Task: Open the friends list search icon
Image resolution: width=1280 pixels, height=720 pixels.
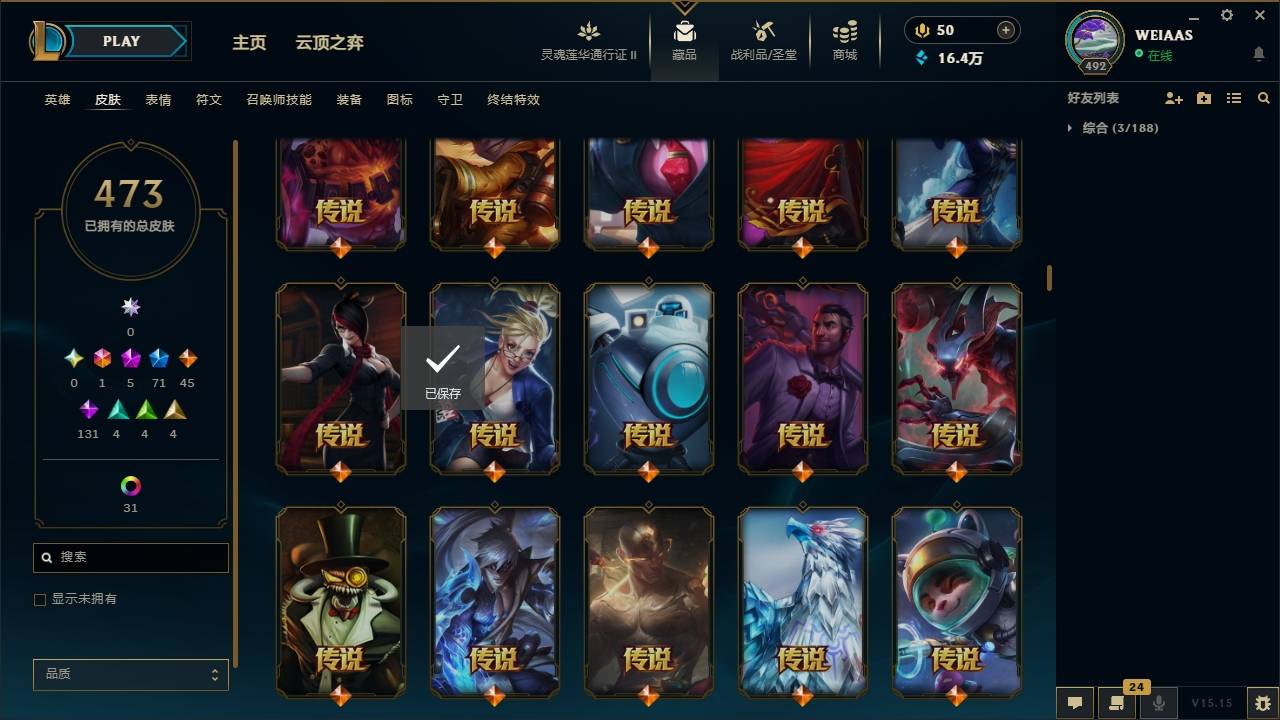Action: coord(1264,97)
